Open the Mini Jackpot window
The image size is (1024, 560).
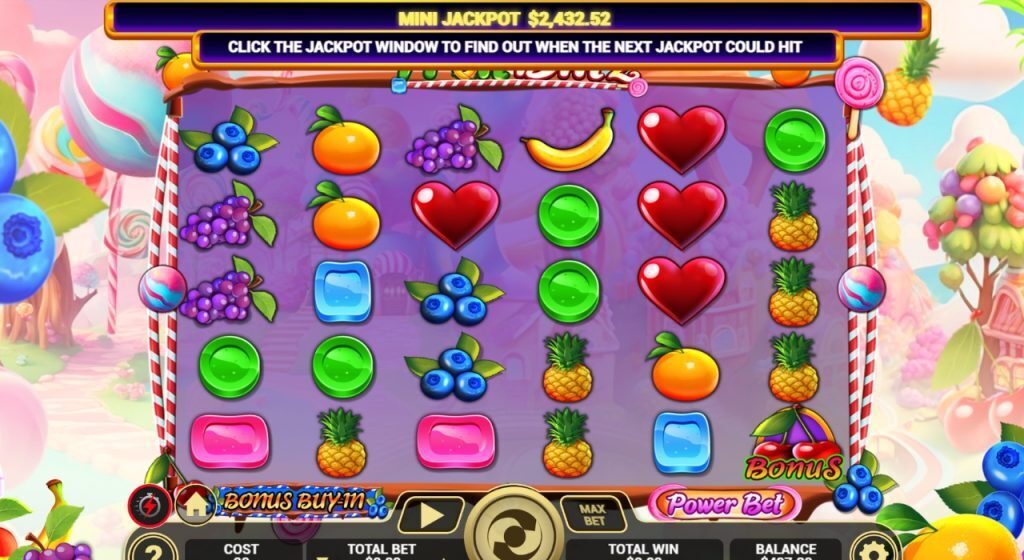[x=517, y=18]
